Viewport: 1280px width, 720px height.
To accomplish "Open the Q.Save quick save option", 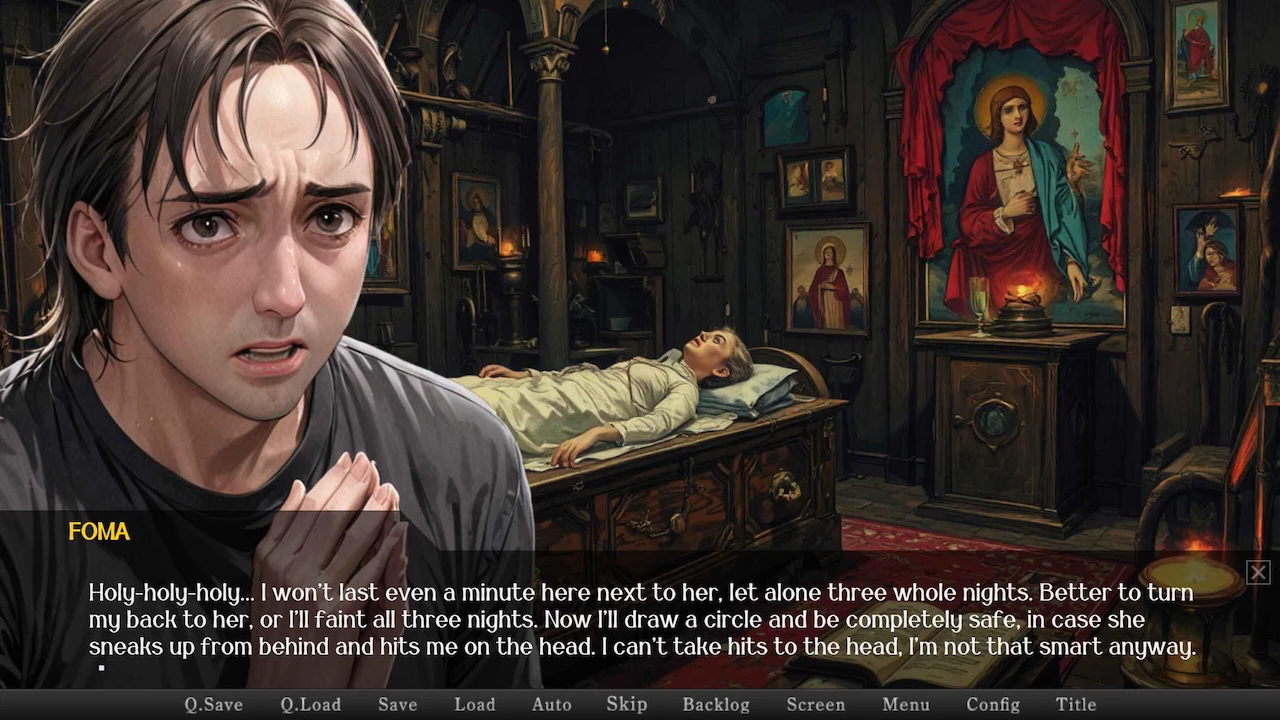I will [214, 704].
